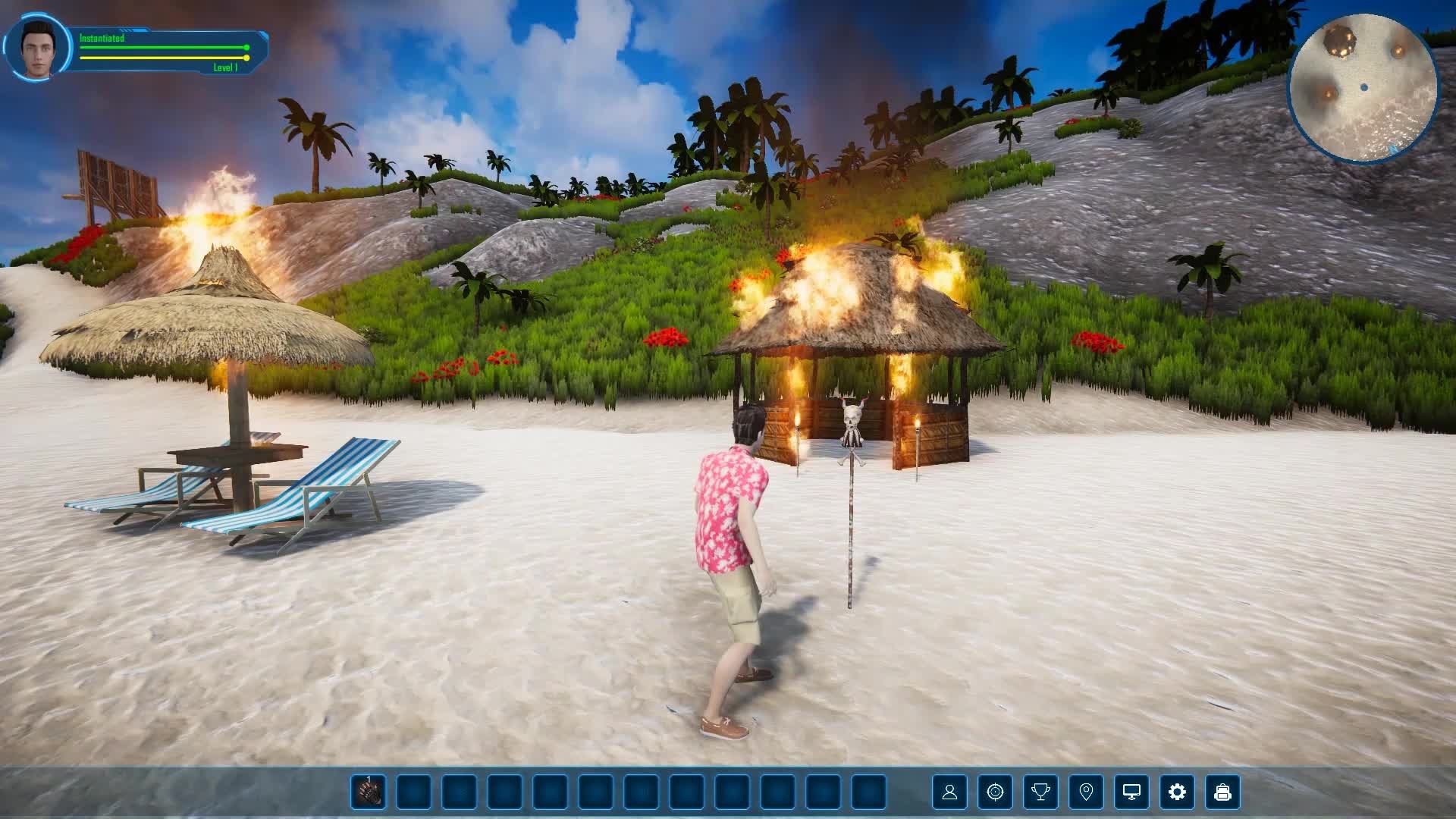This screenshot has width=1456, height=819.
Task: Open the backpack inventory button
Action: point(1222,792)
